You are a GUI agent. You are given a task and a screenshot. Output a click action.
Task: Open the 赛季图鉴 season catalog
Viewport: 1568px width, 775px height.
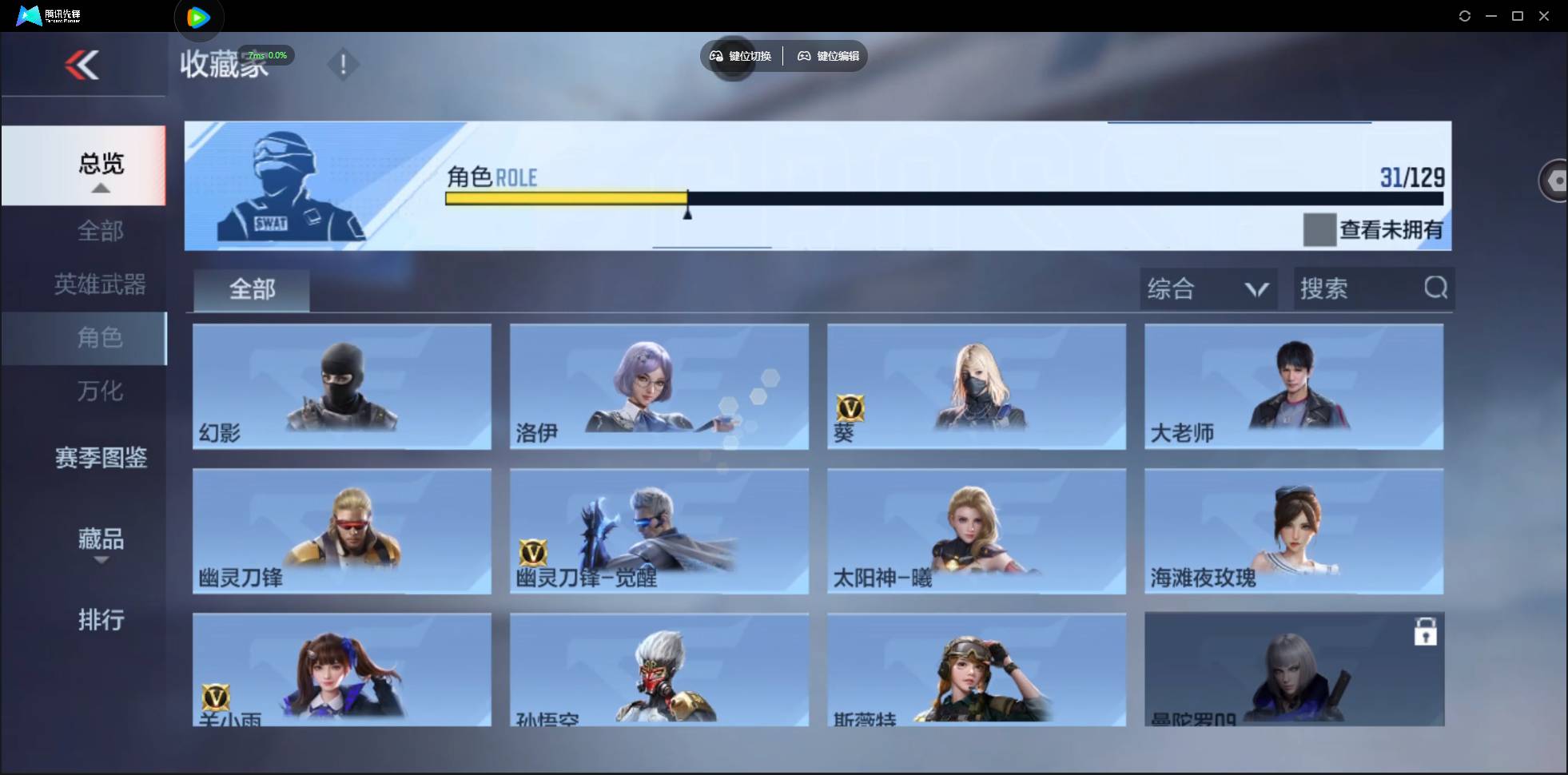point(101,458)
